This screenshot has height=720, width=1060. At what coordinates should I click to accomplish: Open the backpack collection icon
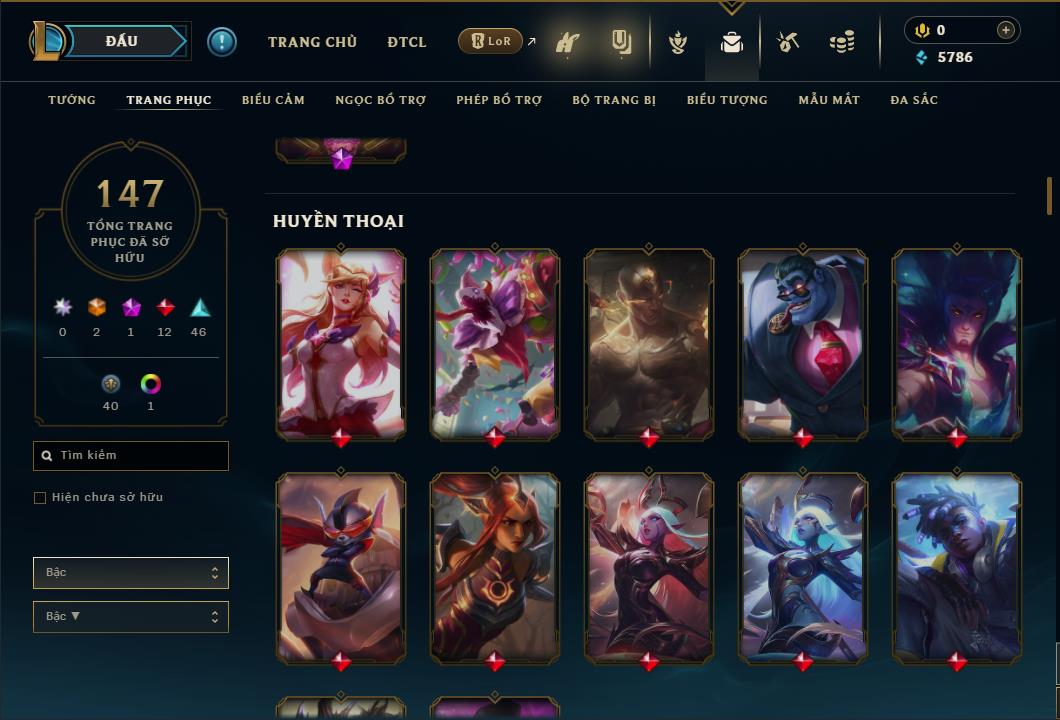click(x=732, y=43)
